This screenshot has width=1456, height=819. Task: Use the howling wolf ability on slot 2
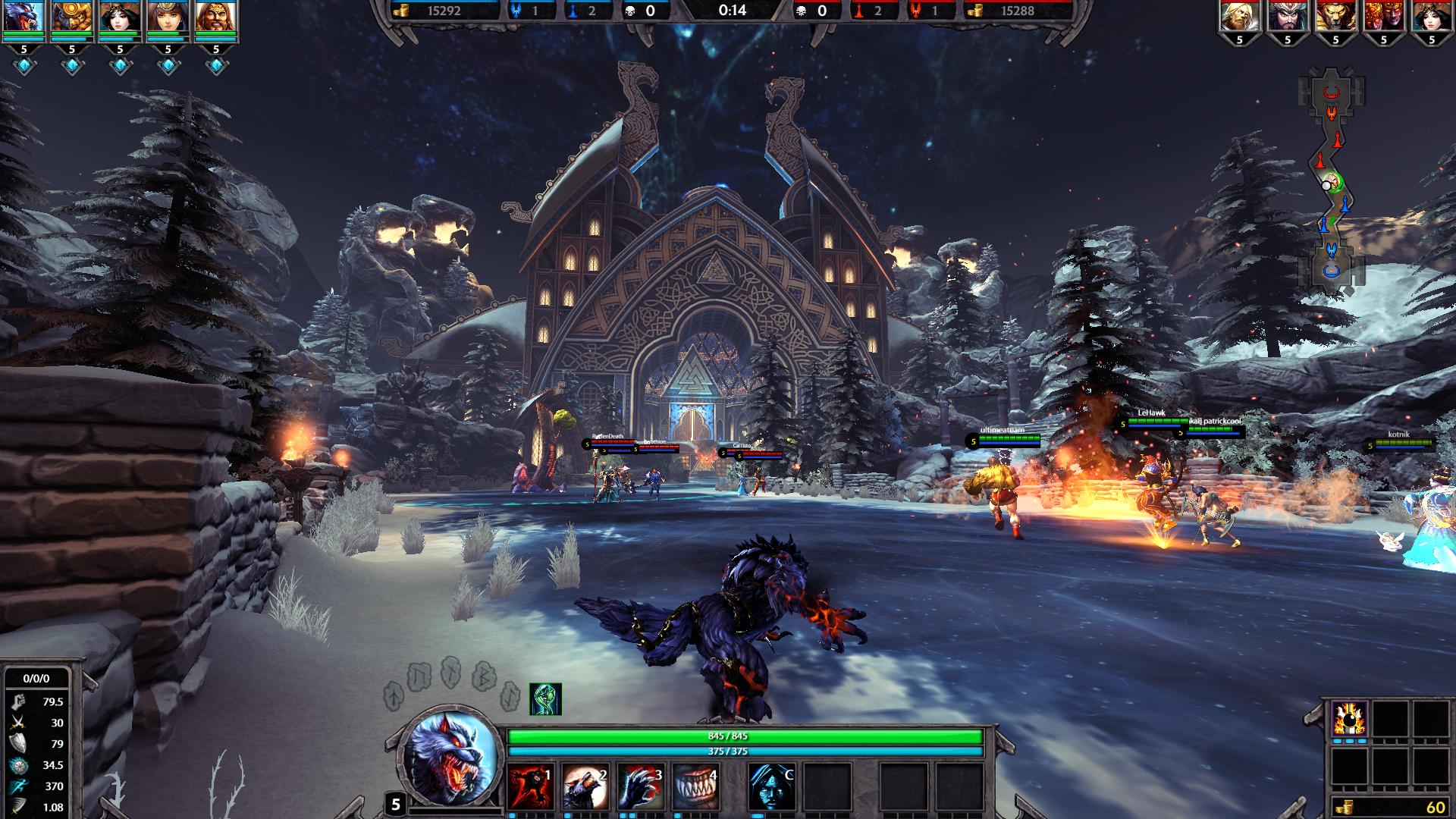tap(585, 786)
